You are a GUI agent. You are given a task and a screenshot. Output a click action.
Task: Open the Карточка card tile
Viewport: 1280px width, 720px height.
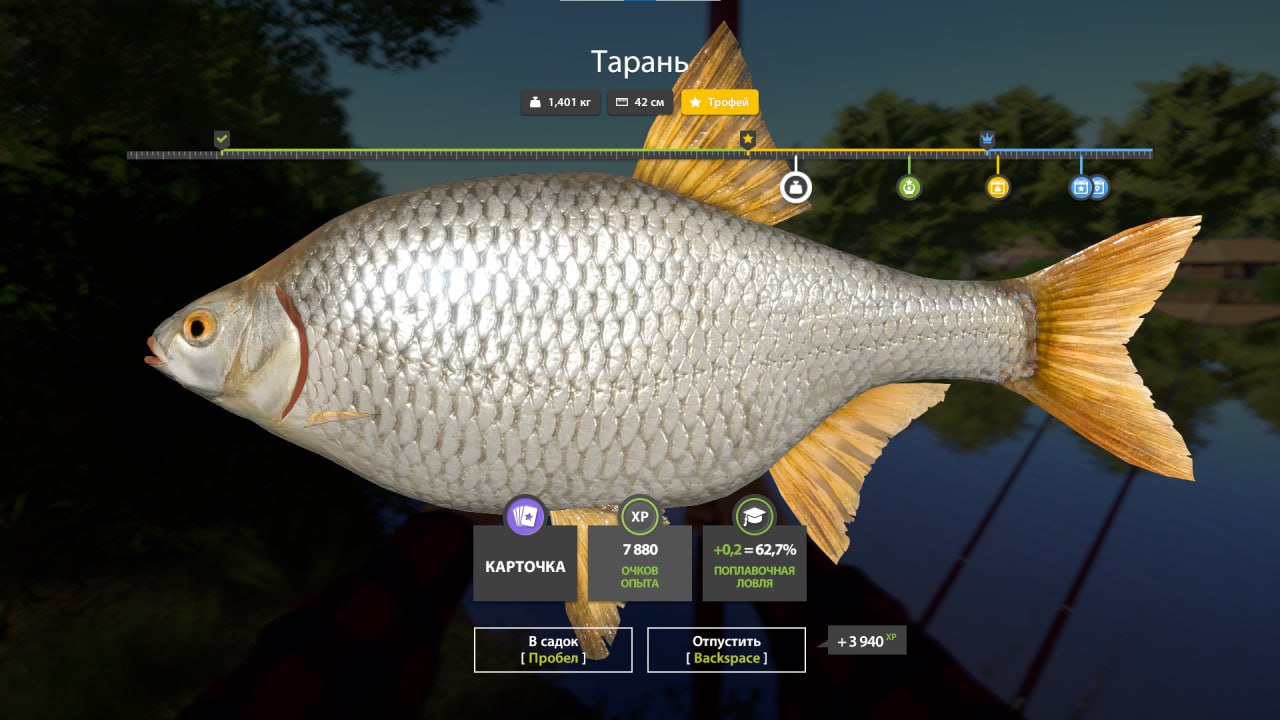click(525, 566)
